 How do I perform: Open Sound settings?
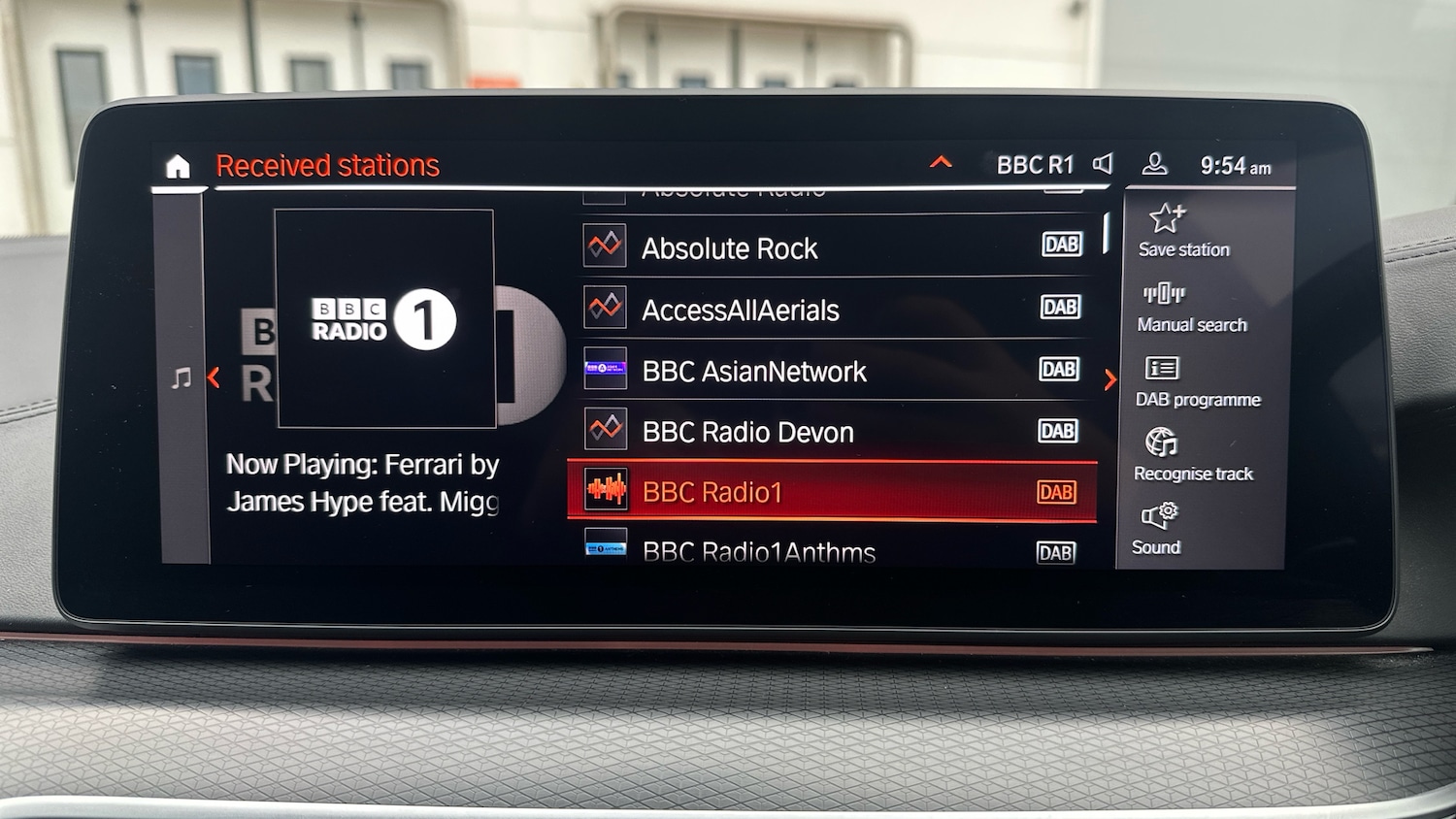point(1158,529)
